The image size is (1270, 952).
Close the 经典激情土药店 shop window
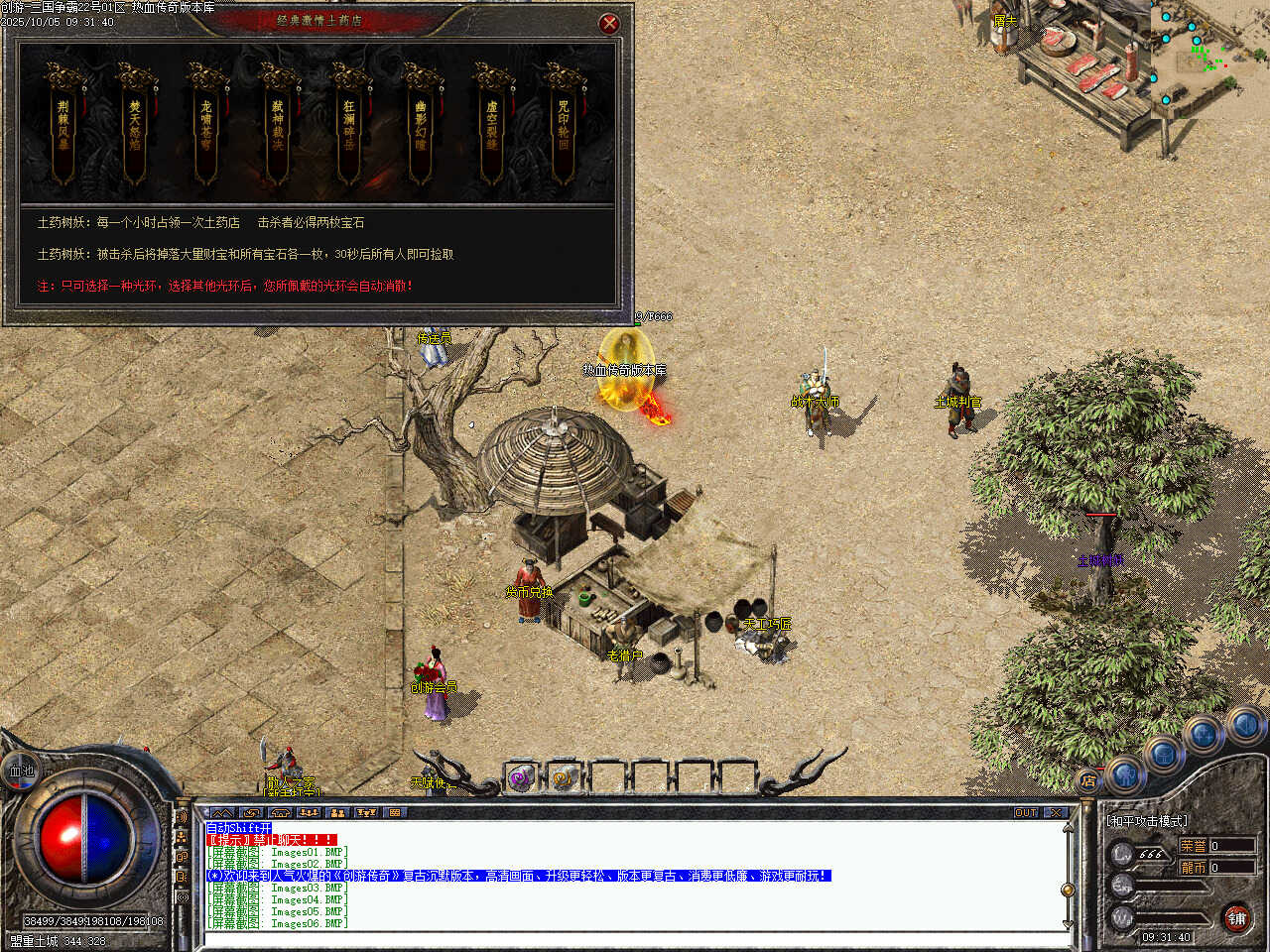click(x=609, y=23)
